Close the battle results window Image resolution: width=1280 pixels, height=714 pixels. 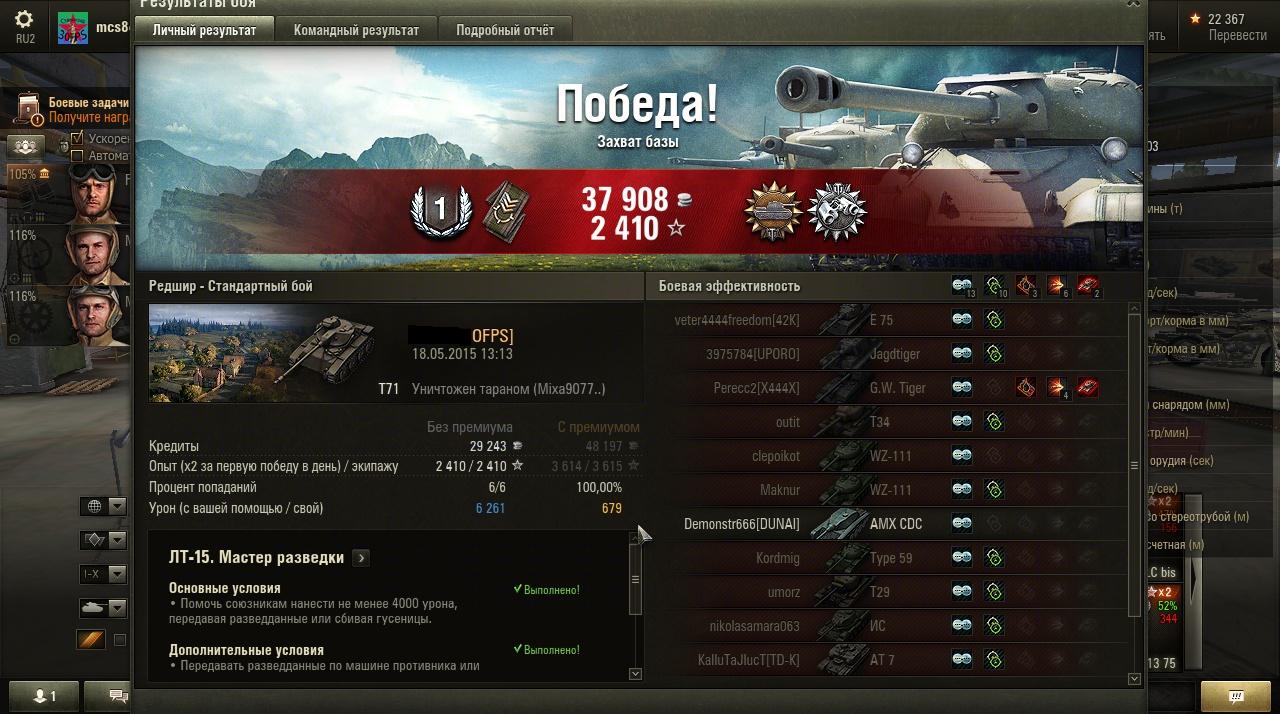(x=1133, y=4)
